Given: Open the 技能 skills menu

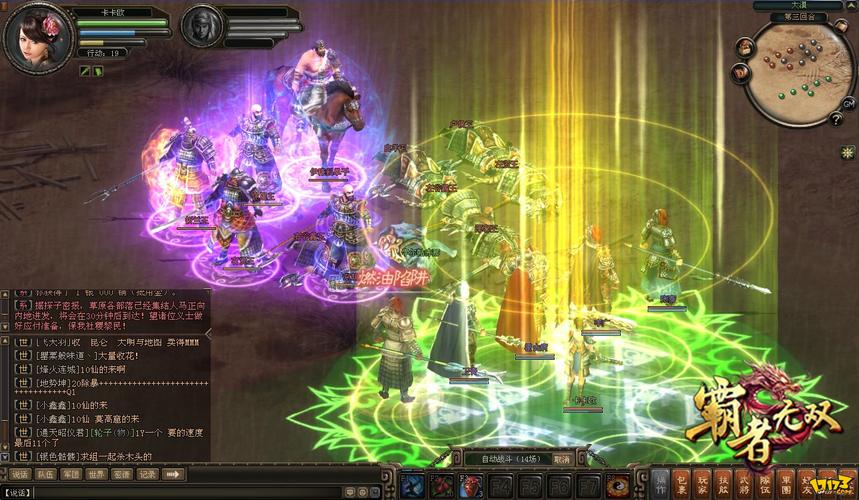Looking at the screenshot, I should (x=723, y=483).
